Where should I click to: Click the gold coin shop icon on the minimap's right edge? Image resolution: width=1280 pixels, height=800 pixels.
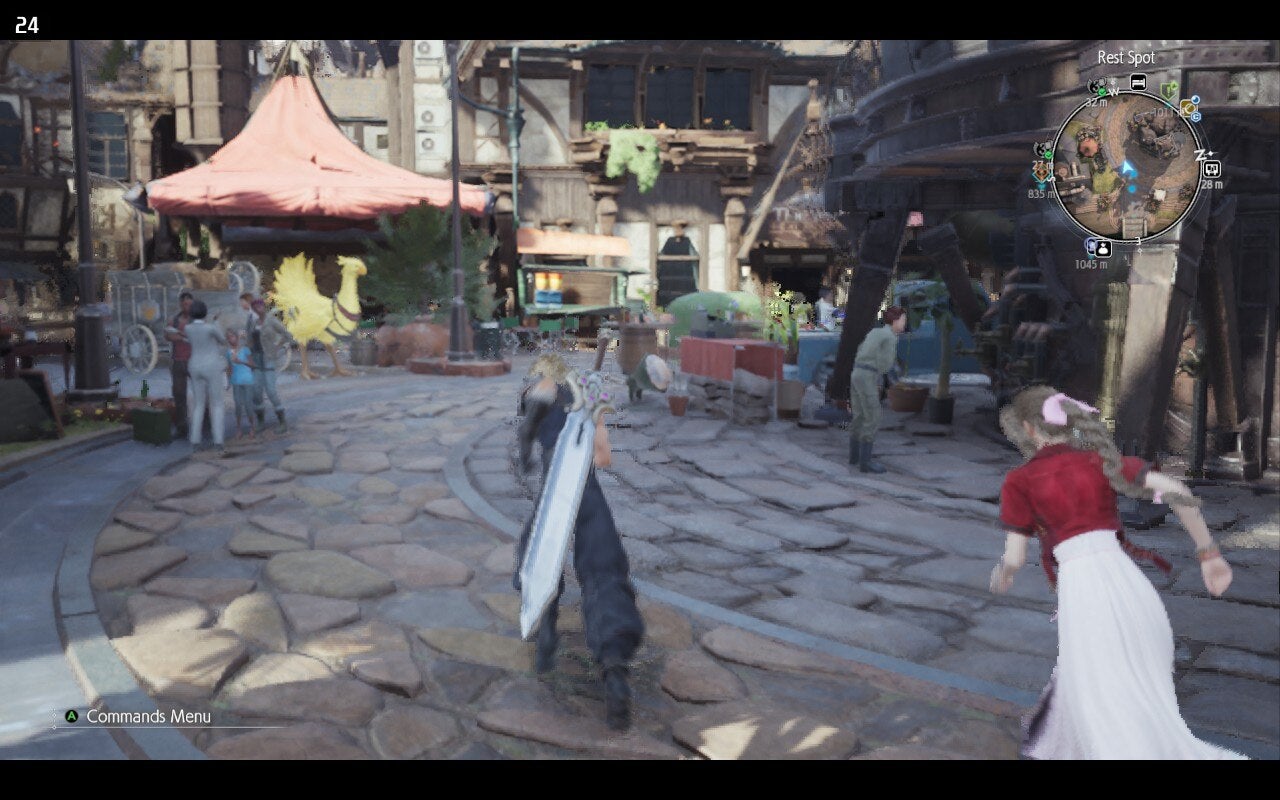pos(1188,108)
